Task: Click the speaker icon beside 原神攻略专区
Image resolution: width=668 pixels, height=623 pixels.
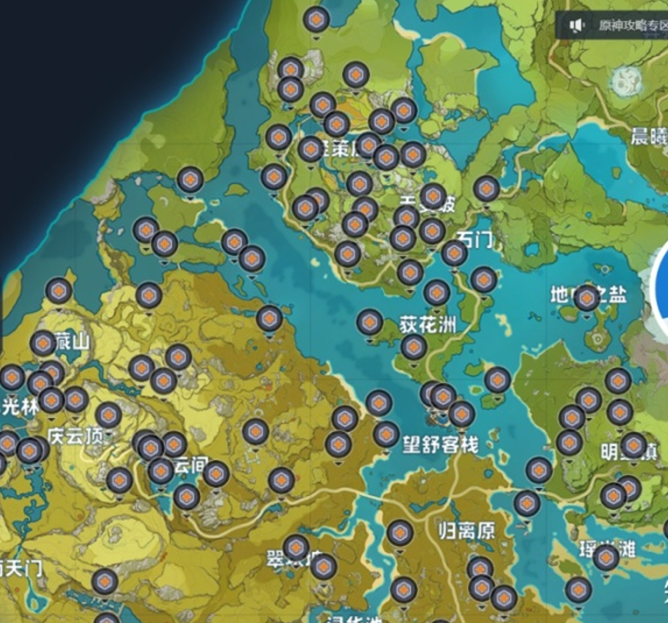Action: coord(576,25)
